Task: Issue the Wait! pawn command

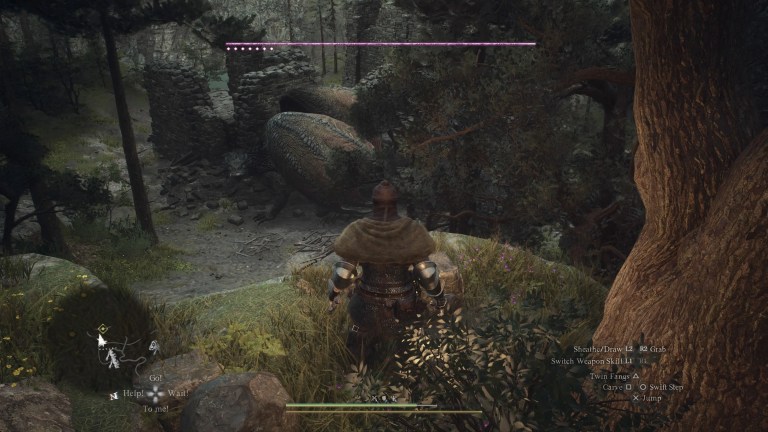Action: tap(178, 394)
